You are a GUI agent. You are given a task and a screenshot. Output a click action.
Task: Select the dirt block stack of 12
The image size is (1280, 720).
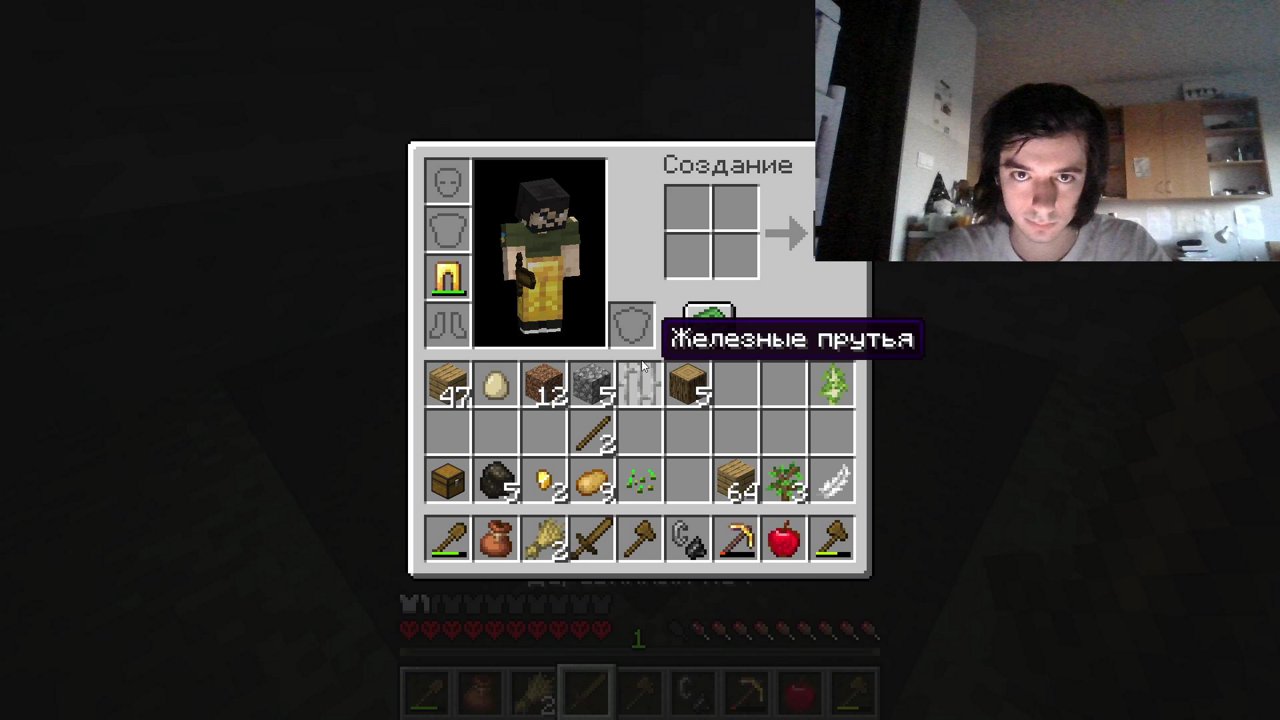[x=544, y=385]
